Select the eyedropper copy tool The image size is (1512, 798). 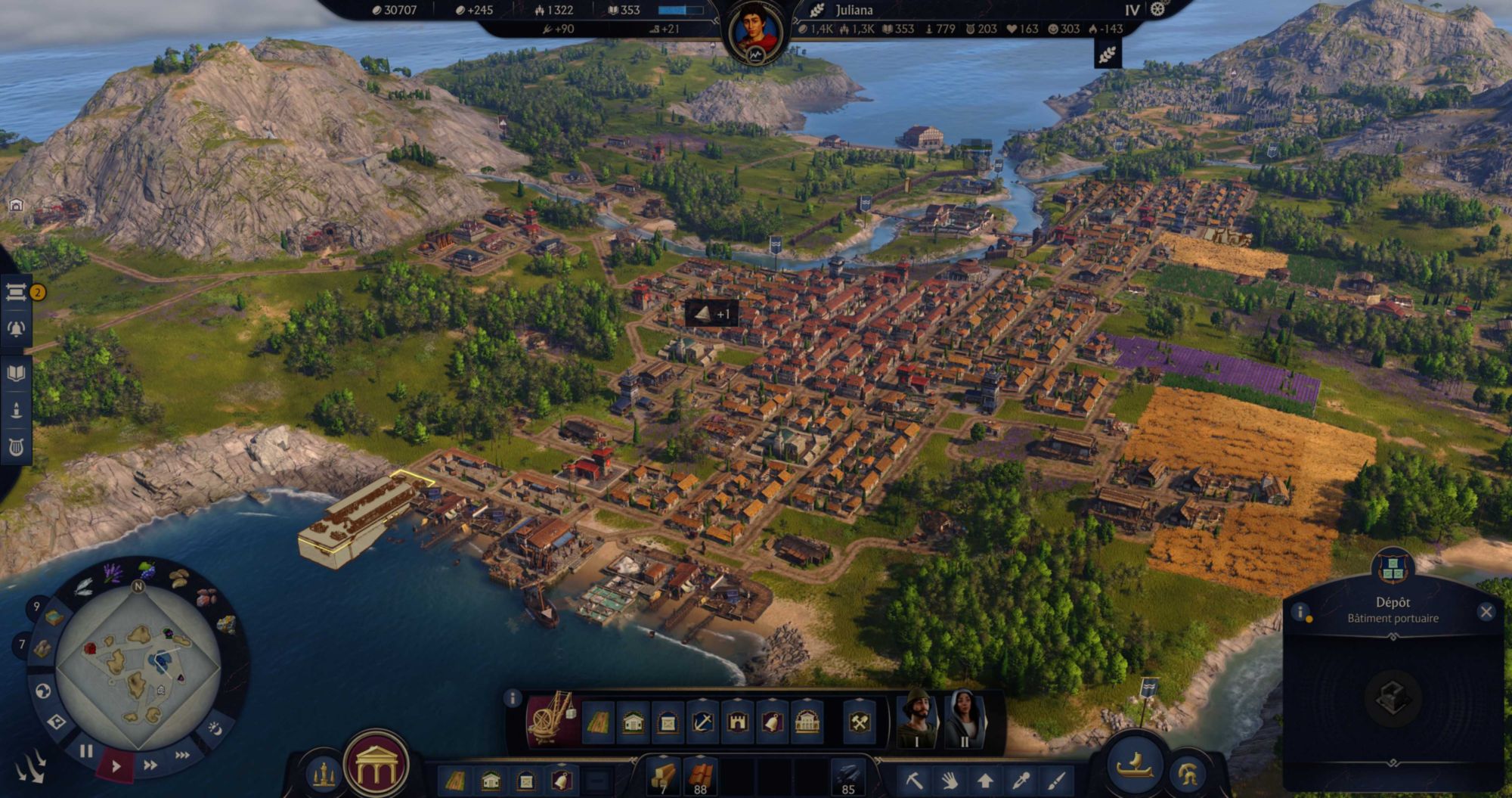pos(1021,780)
